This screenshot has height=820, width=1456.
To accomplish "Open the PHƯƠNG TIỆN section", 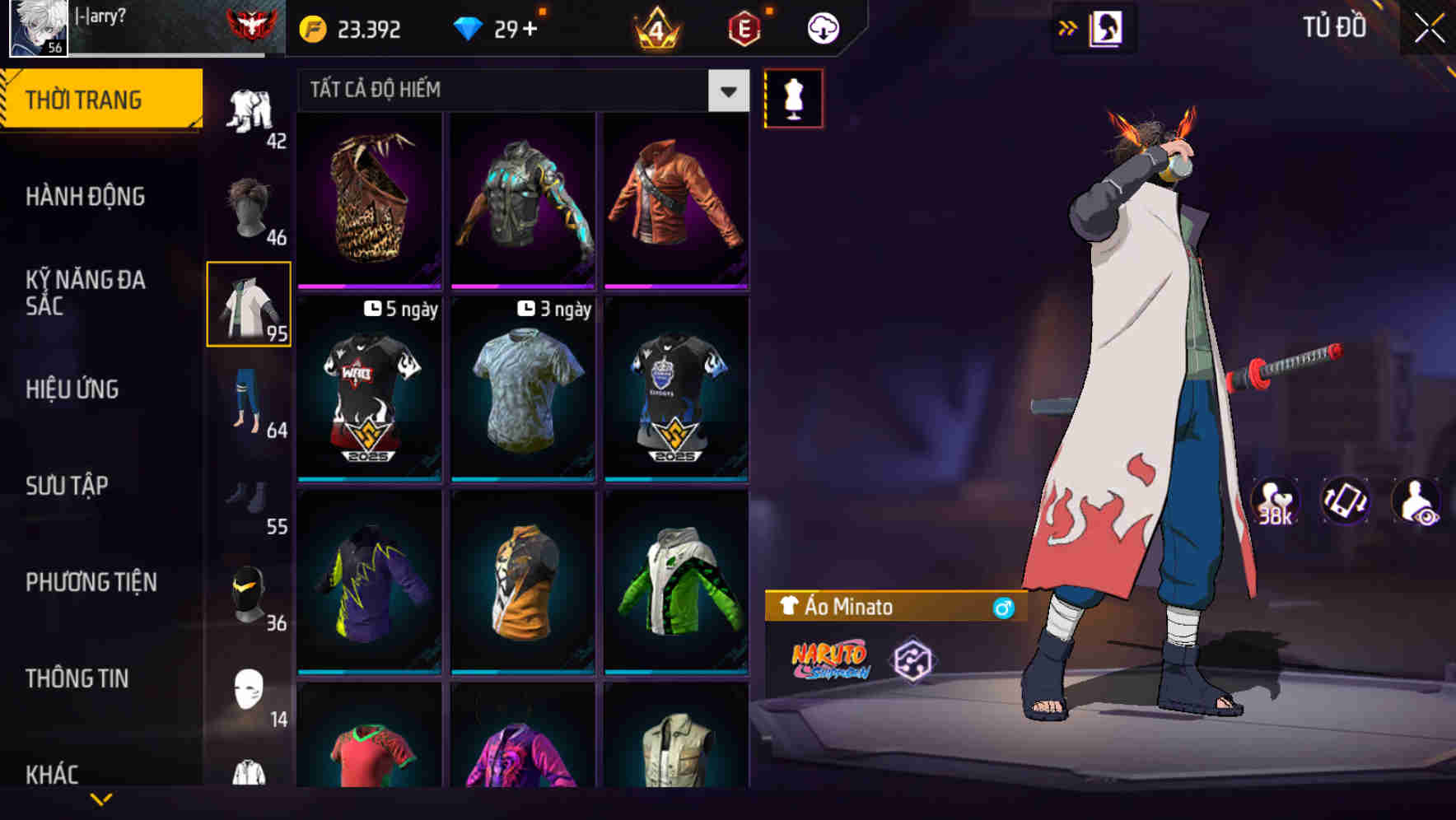I will click(91, 582).
